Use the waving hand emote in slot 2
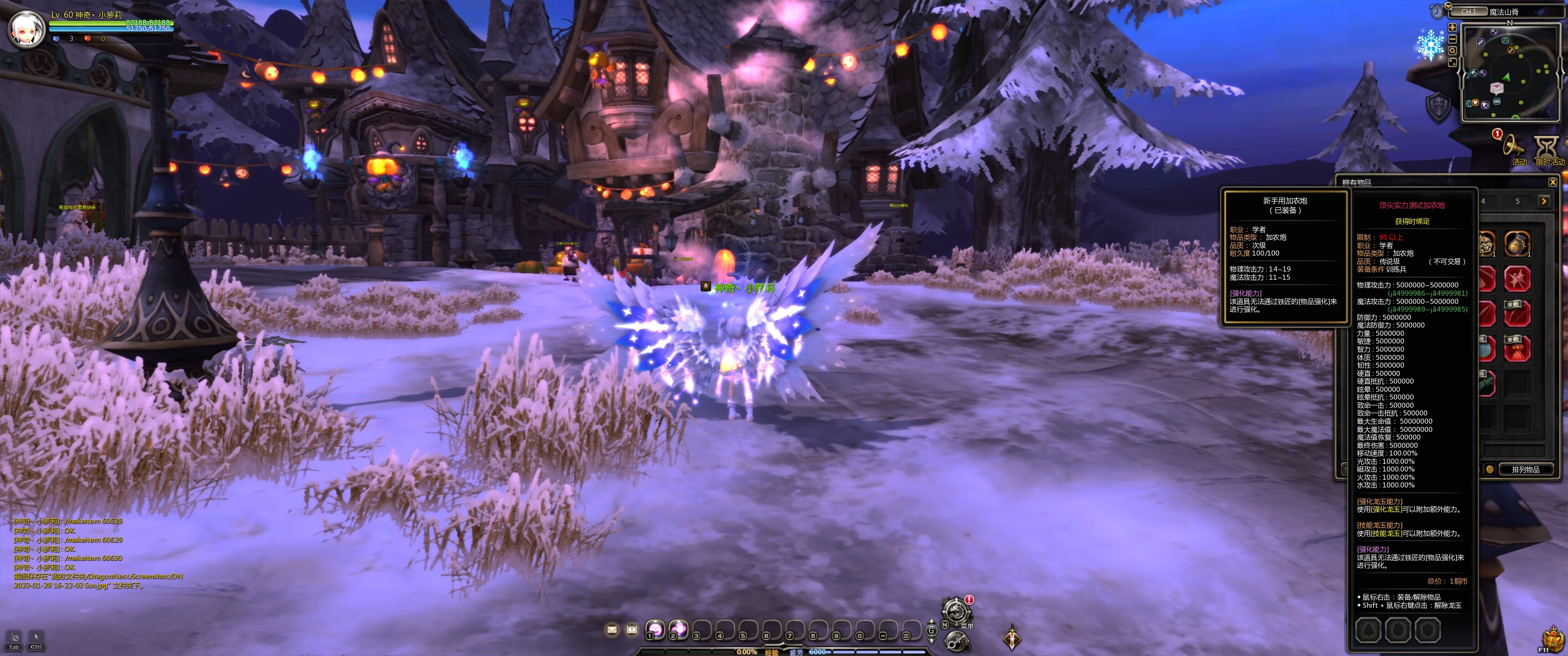The width and height of the screenshot is (1568, 656). click(x=678, y=629)
